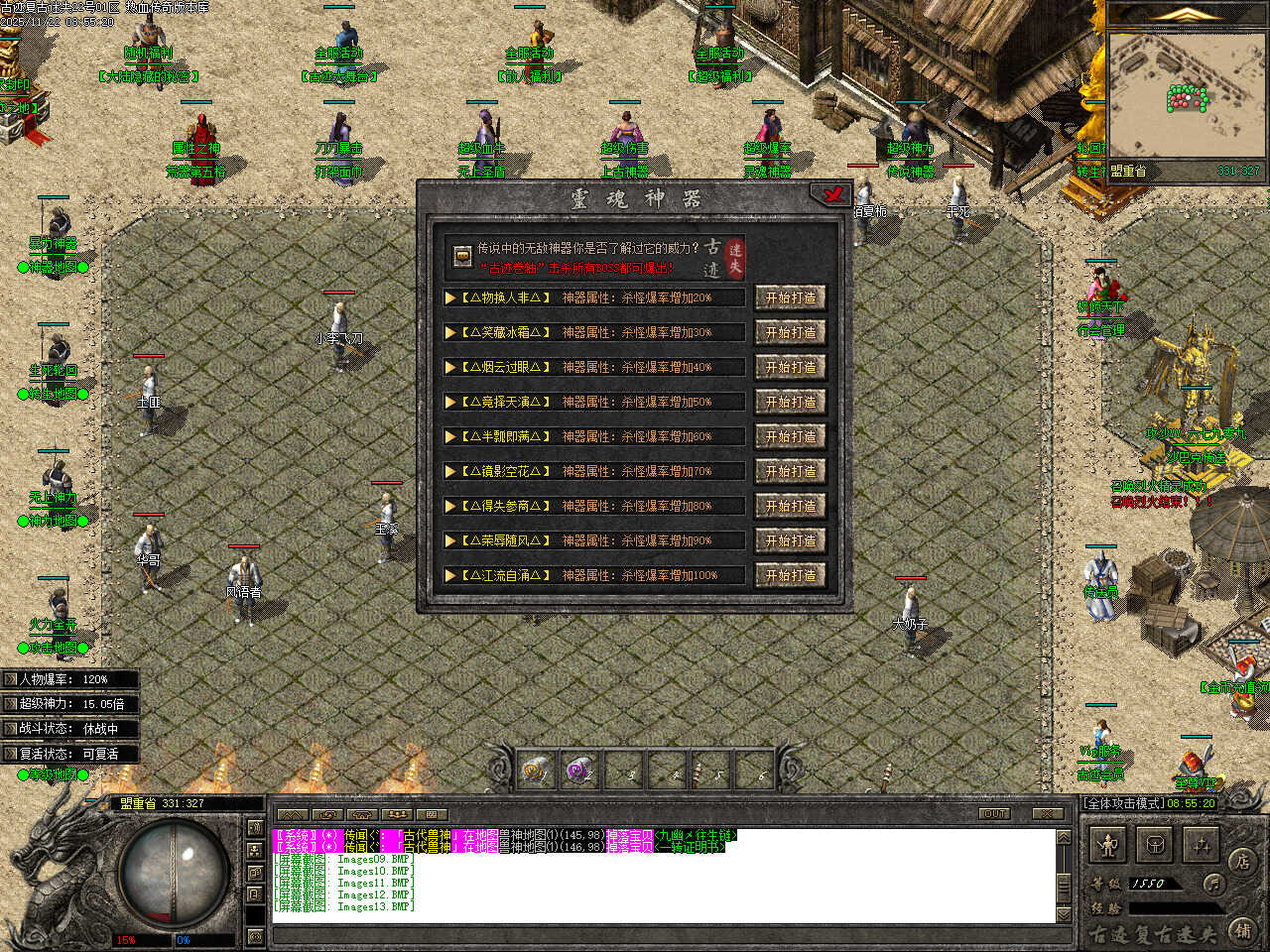Screen dimensions: 1270x952
Task: Forge the 江流自涌 100% artifact
Action: [790, 575]
